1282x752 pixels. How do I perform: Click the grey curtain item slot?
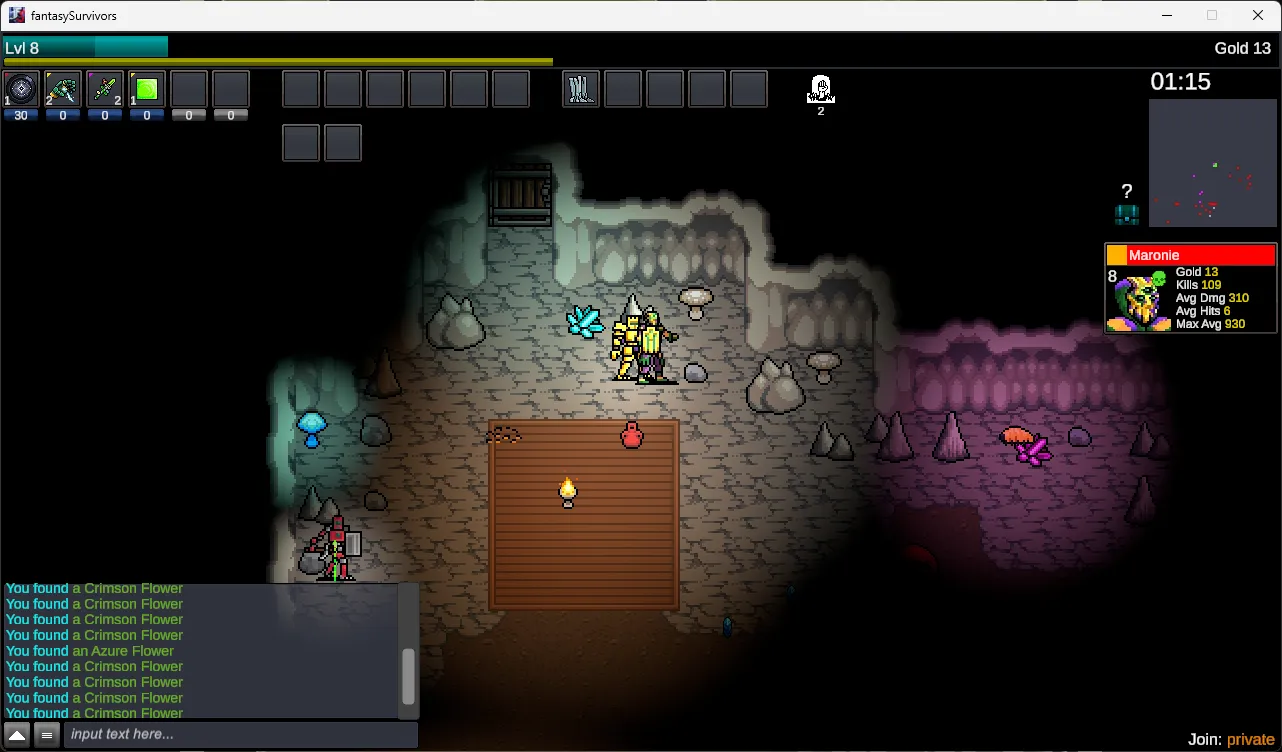coord(581,89)
